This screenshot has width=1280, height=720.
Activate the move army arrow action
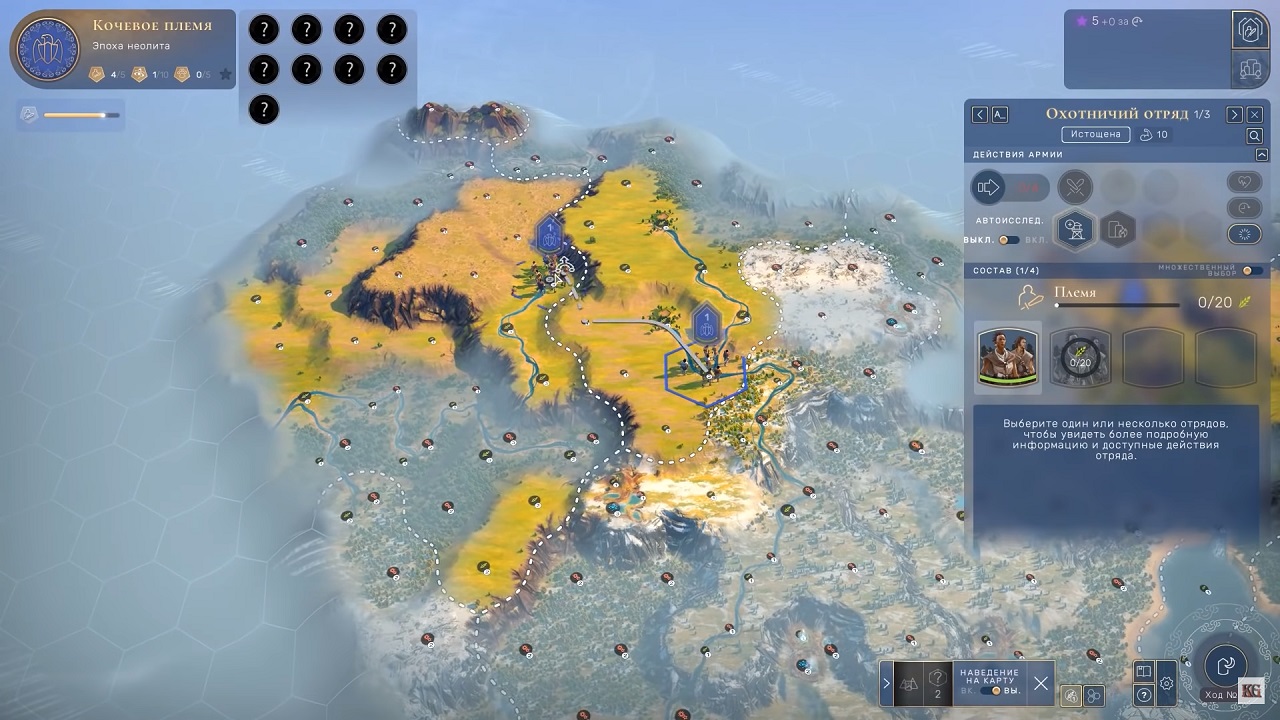[x=989, y=187]
